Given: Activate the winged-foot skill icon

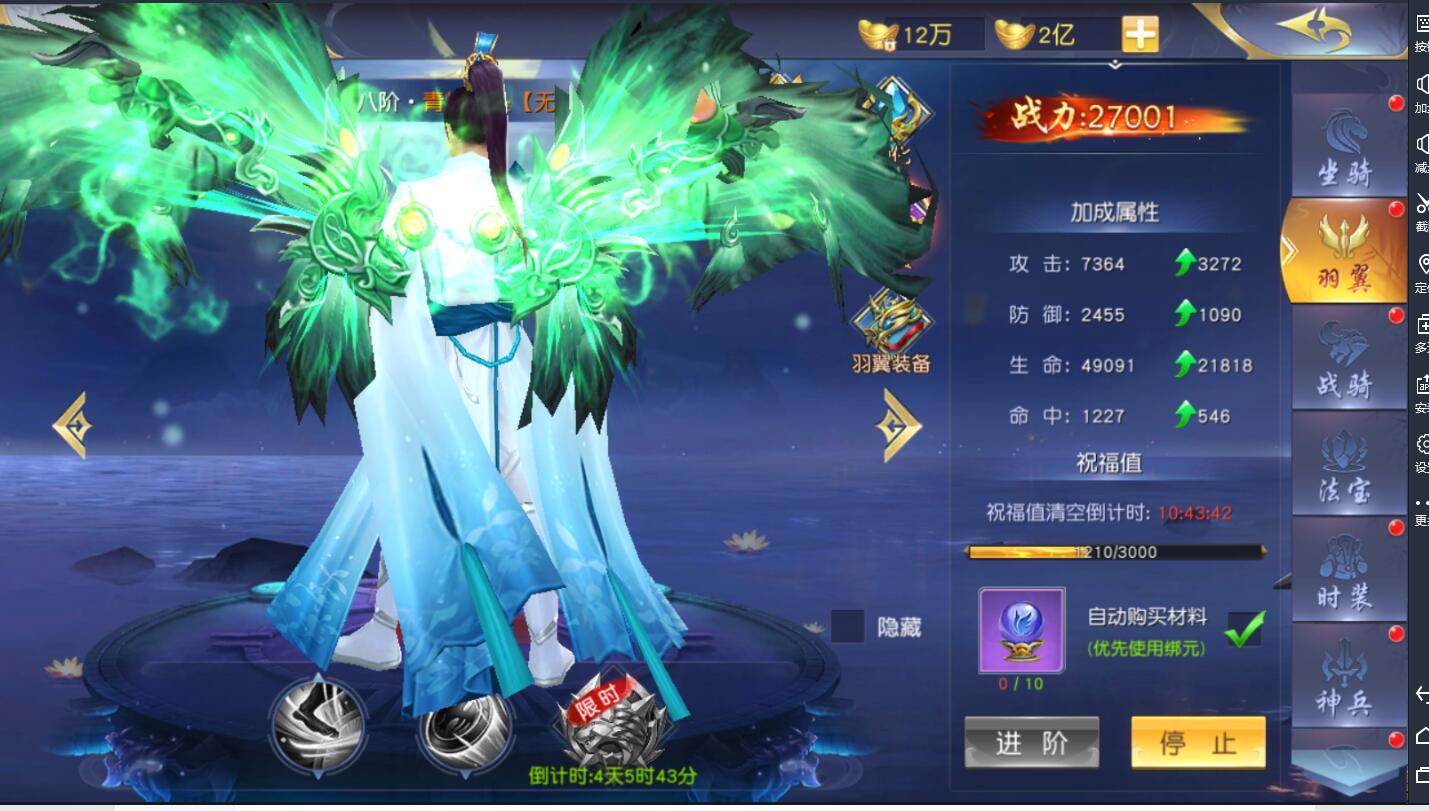Looking at the screenshot, I should click(x=319, y=726).
